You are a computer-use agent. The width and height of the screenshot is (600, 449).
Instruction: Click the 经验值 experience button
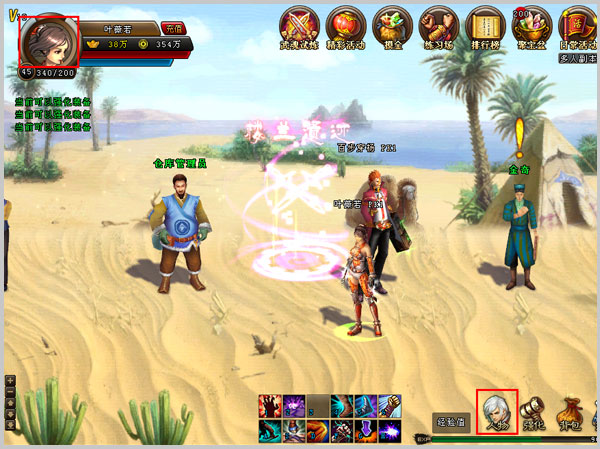451,422
